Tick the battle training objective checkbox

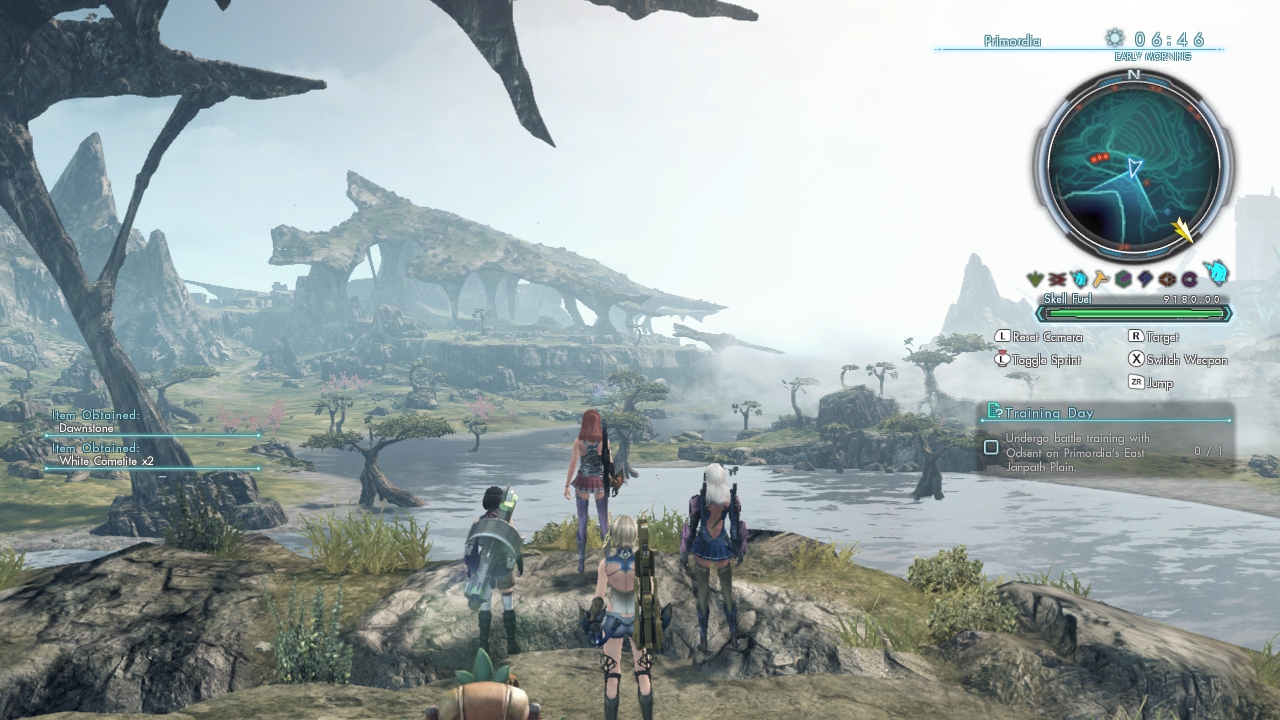(x=991, y=447)
